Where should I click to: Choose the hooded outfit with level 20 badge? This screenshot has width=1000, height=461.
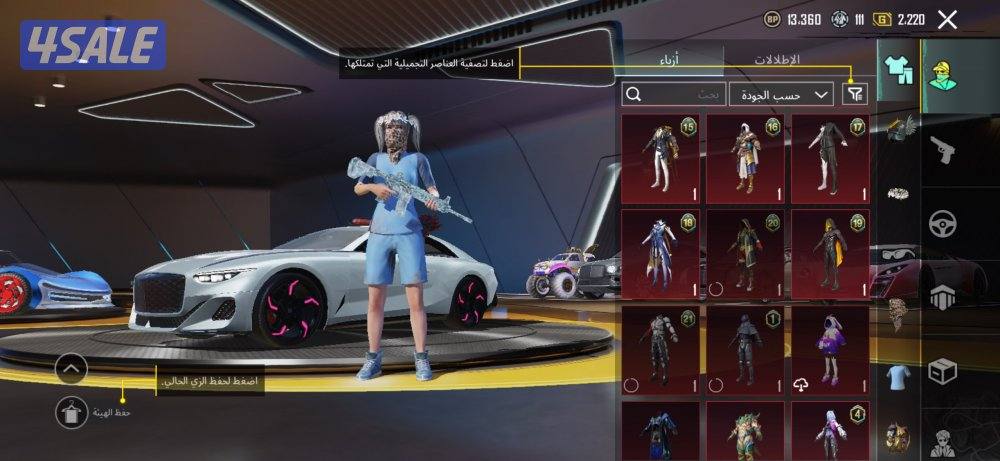(745, 254)
